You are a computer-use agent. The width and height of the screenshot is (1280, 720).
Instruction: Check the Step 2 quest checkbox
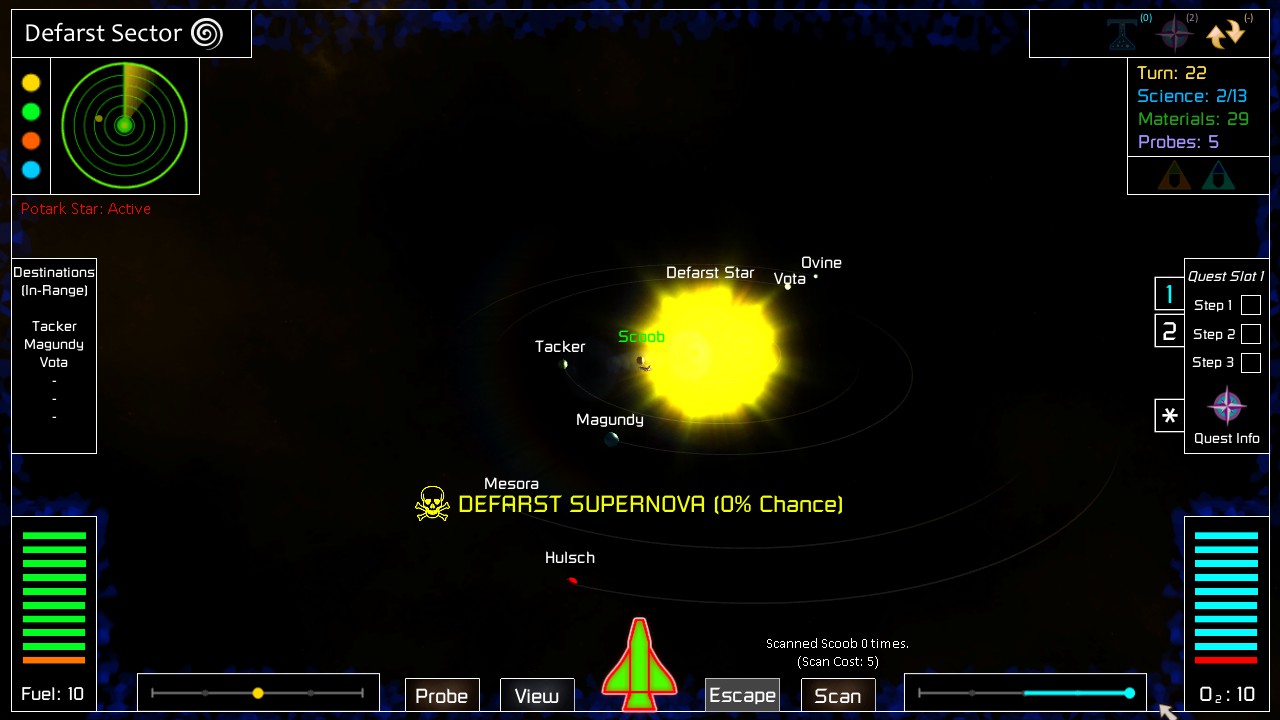tap(1251, 334)
